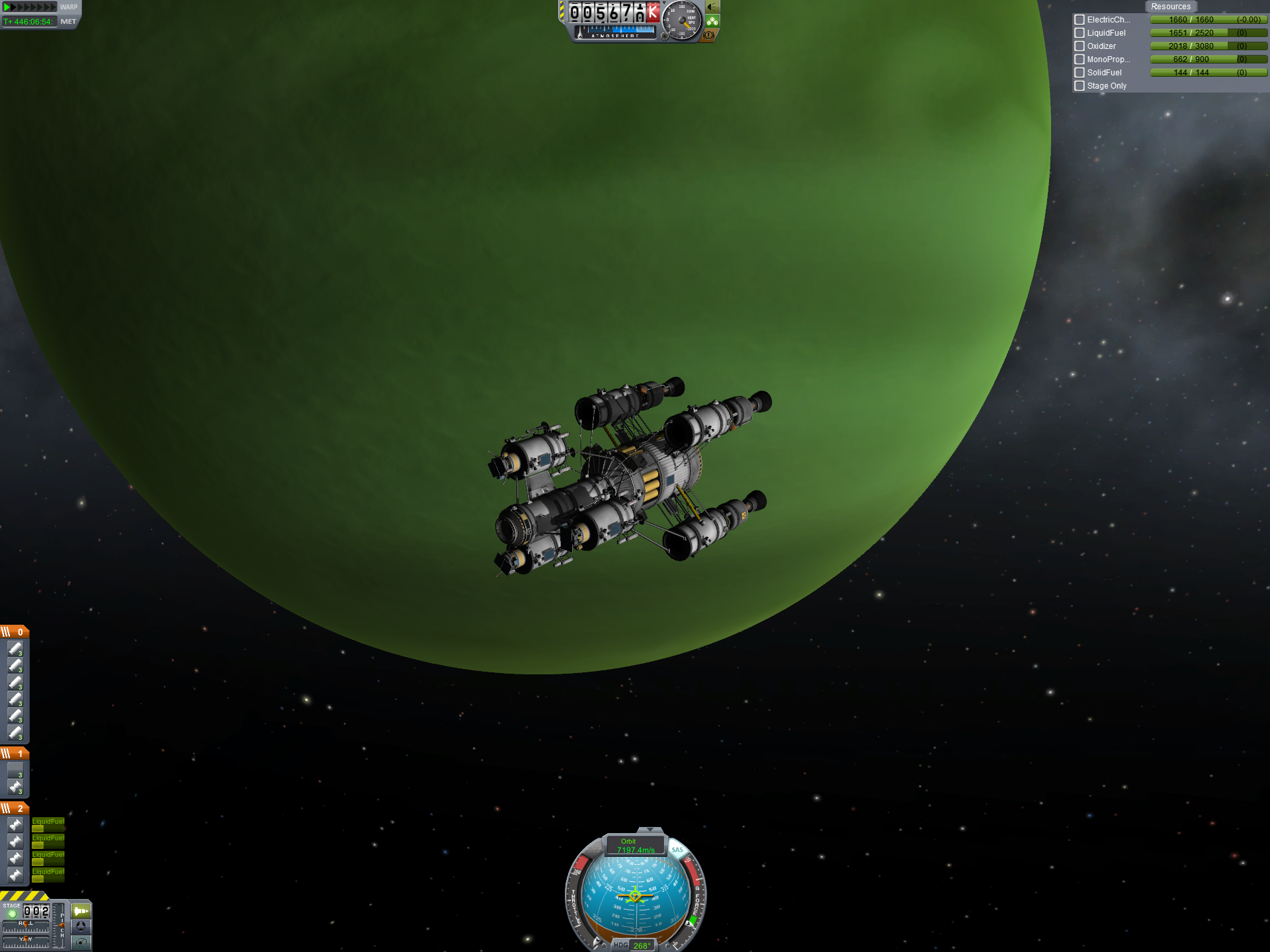Switch the Orbit speed display mode

635,846
